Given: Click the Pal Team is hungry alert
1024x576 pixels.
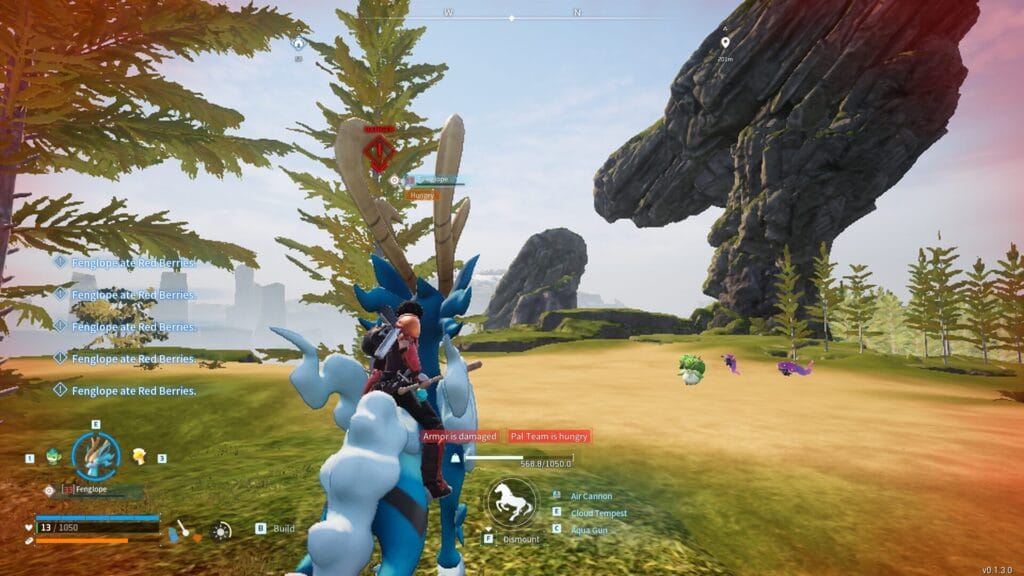Looking at the screenshot, I should [548, 436].
